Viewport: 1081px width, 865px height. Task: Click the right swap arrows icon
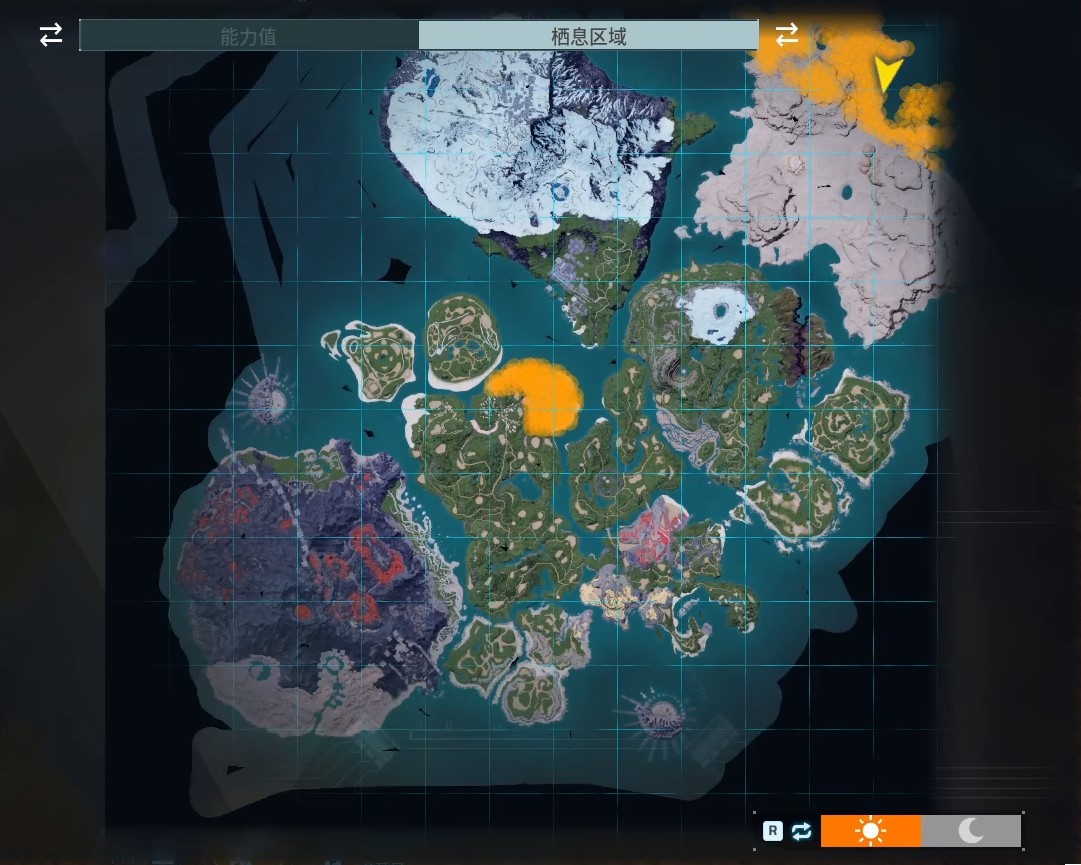click(x=787, y=34)
